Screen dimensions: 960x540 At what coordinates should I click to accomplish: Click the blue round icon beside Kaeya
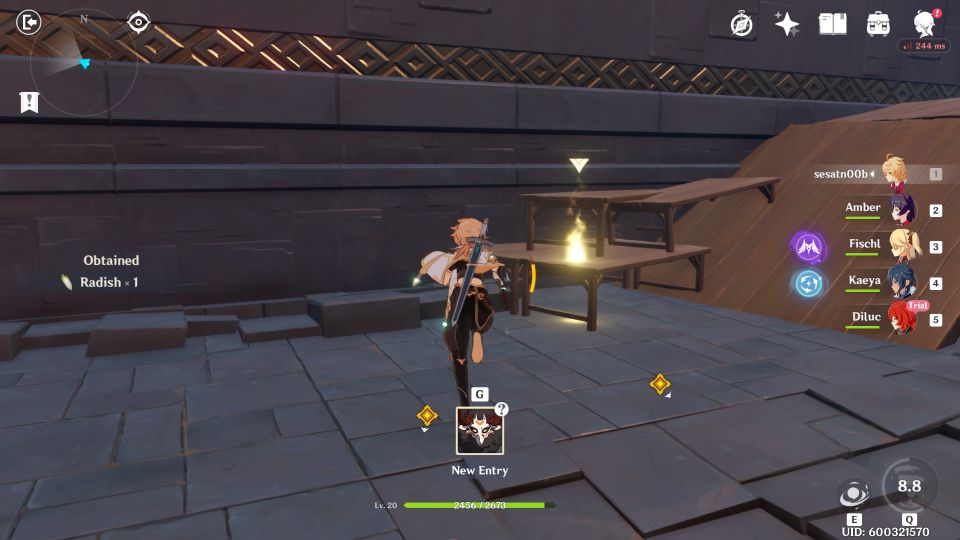click(x=808, y=283)
